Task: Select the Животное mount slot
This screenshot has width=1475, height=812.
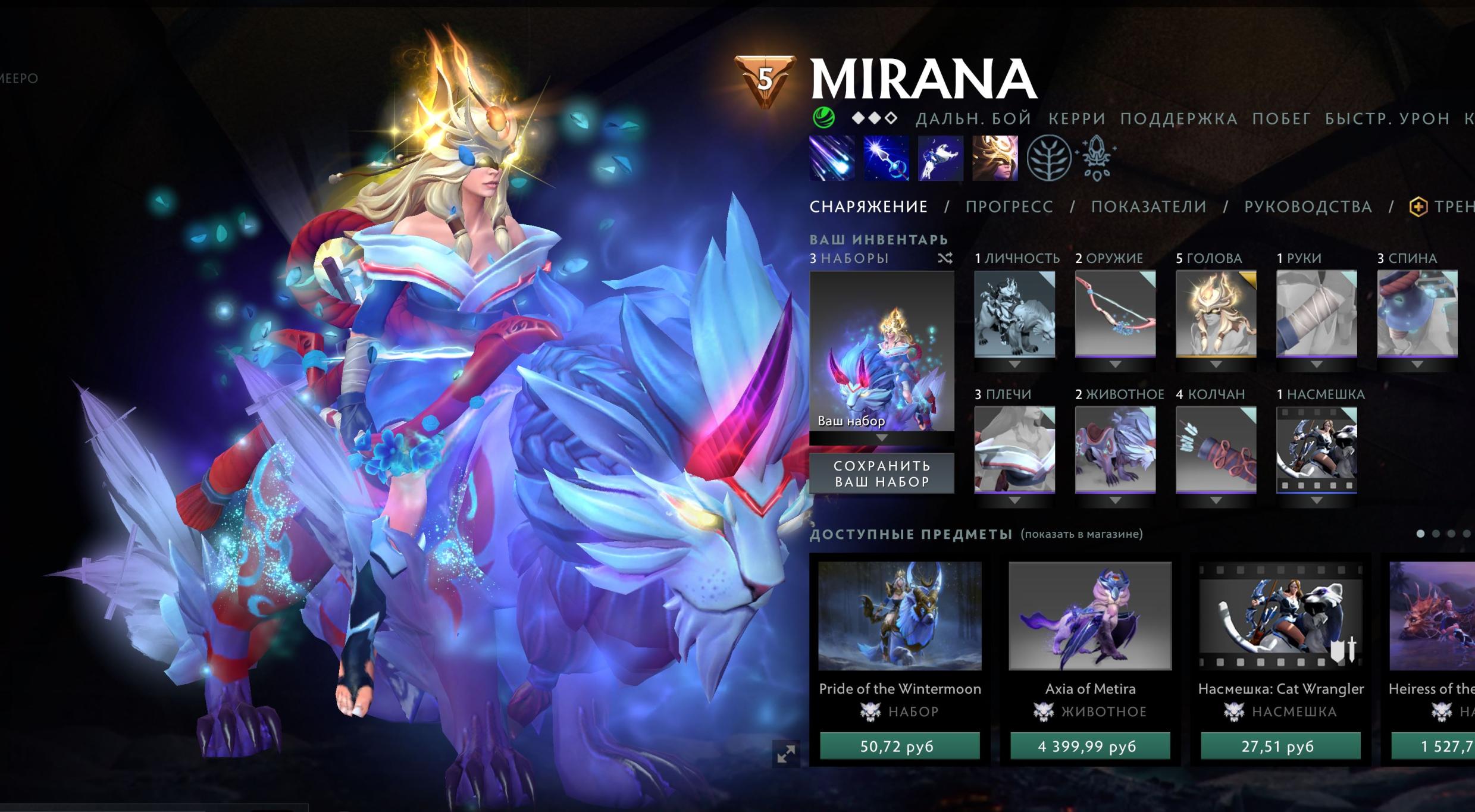Action: (1115, 450)
